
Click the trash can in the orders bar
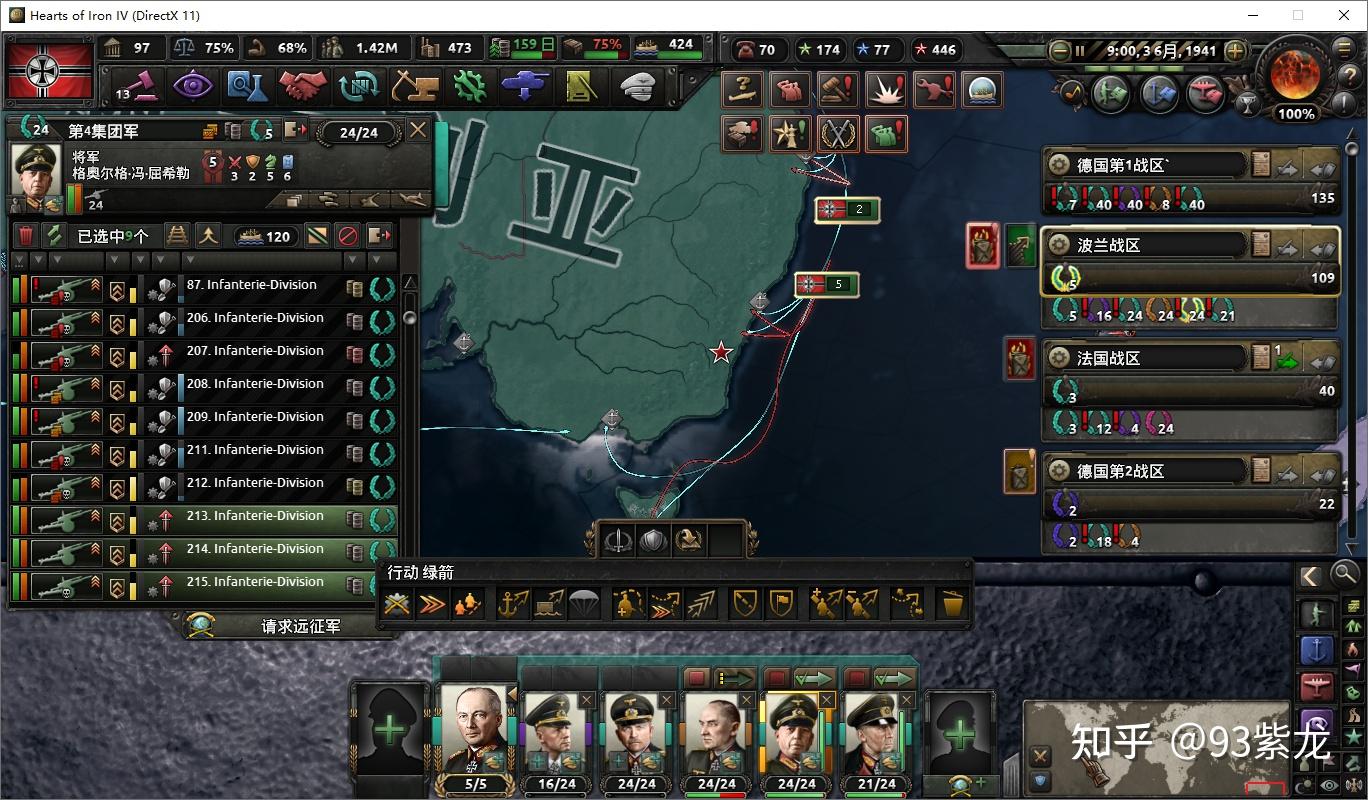(951, 604)
